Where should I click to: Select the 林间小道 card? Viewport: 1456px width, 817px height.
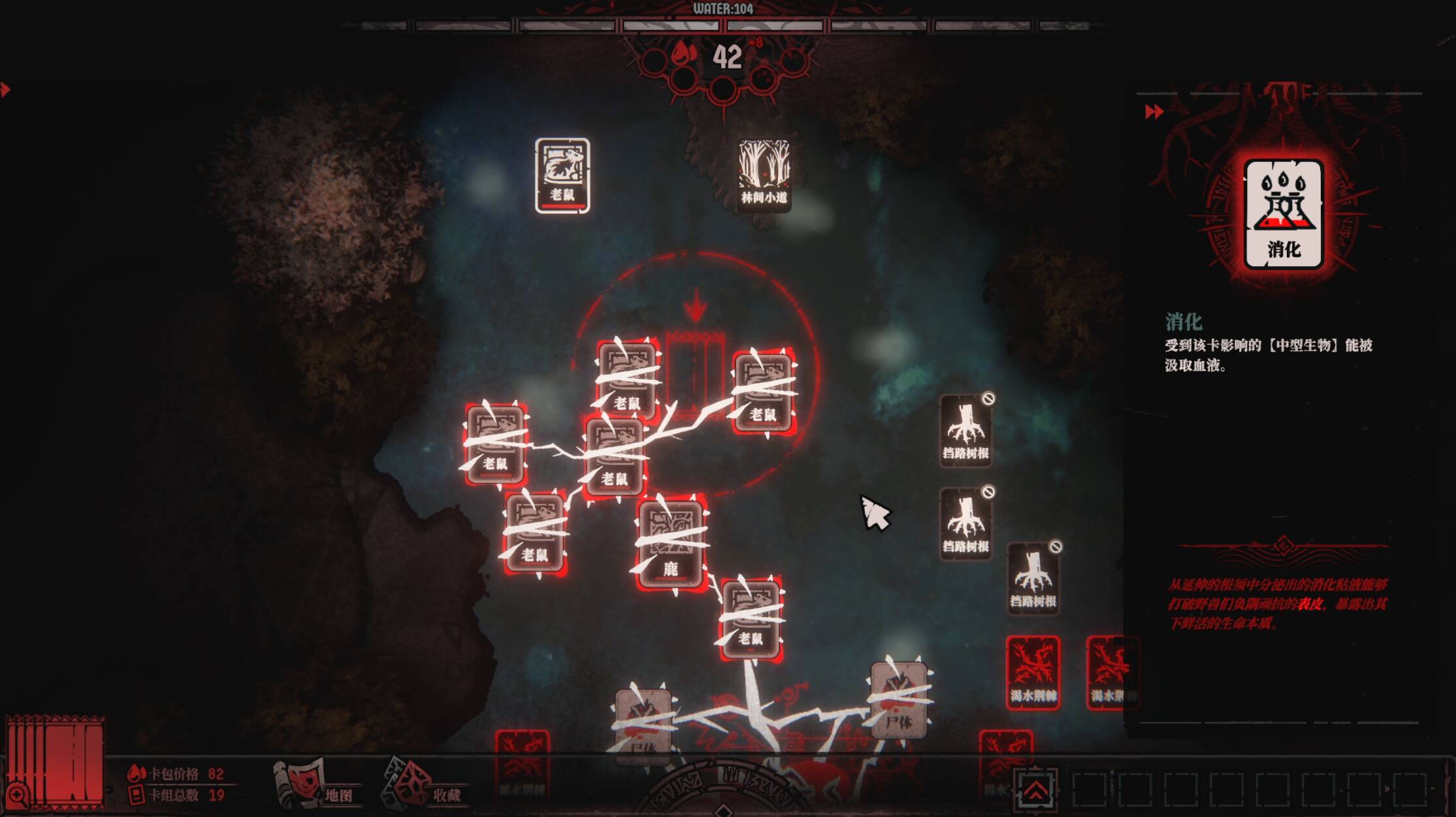pos(763,174)
